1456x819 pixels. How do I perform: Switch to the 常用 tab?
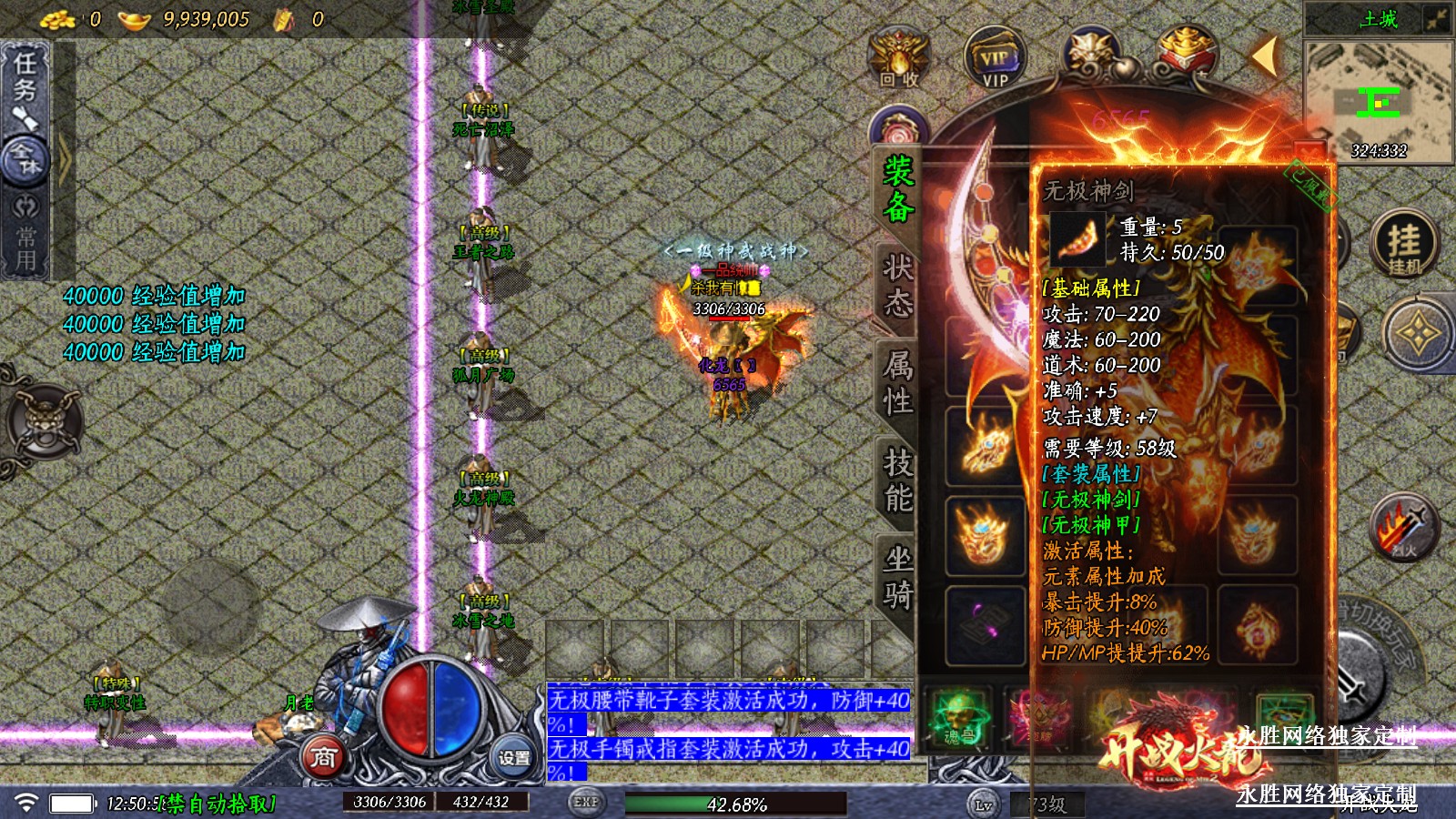pos(25,238)
